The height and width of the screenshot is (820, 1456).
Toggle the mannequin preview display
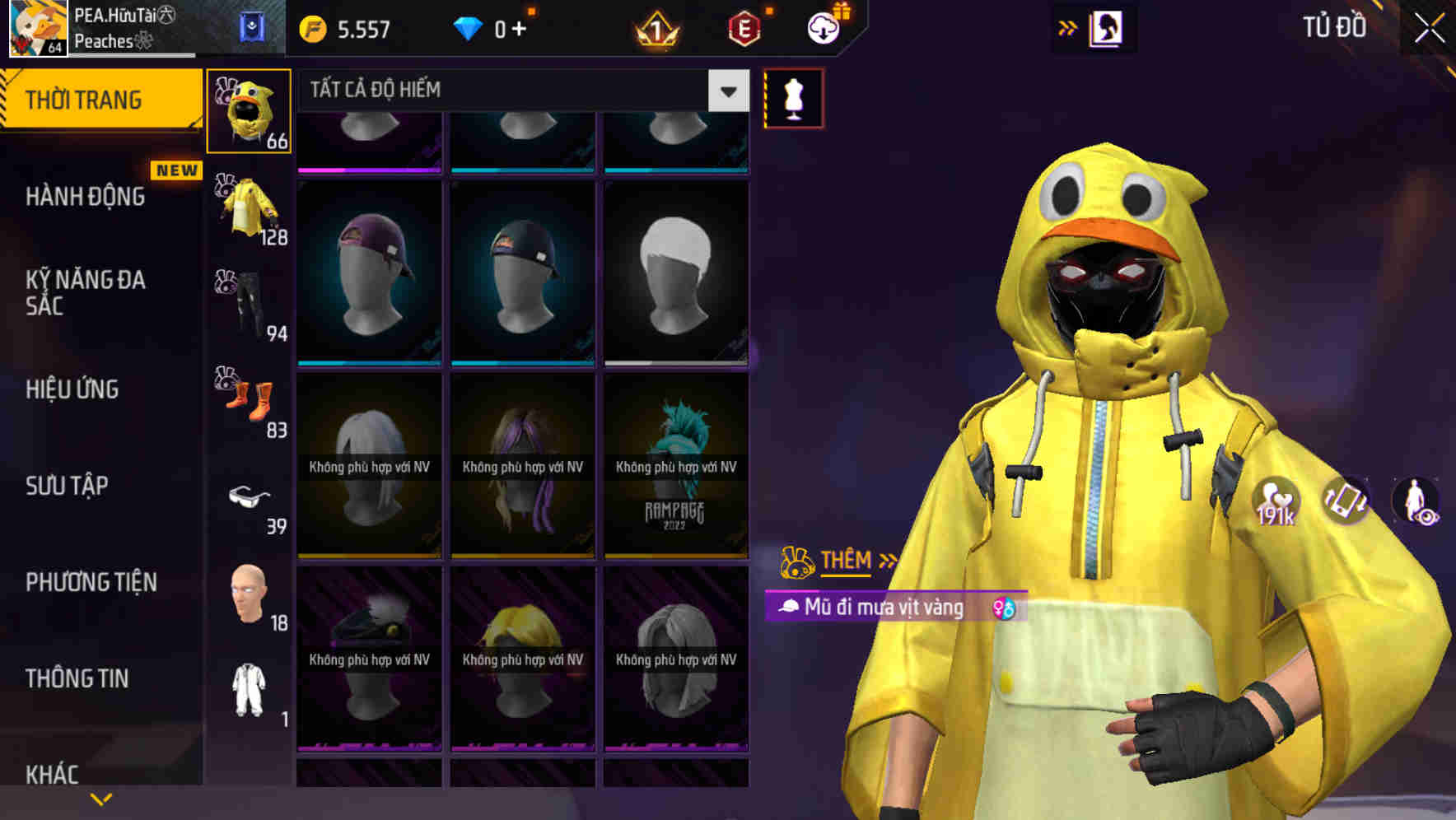coord(792,96)
